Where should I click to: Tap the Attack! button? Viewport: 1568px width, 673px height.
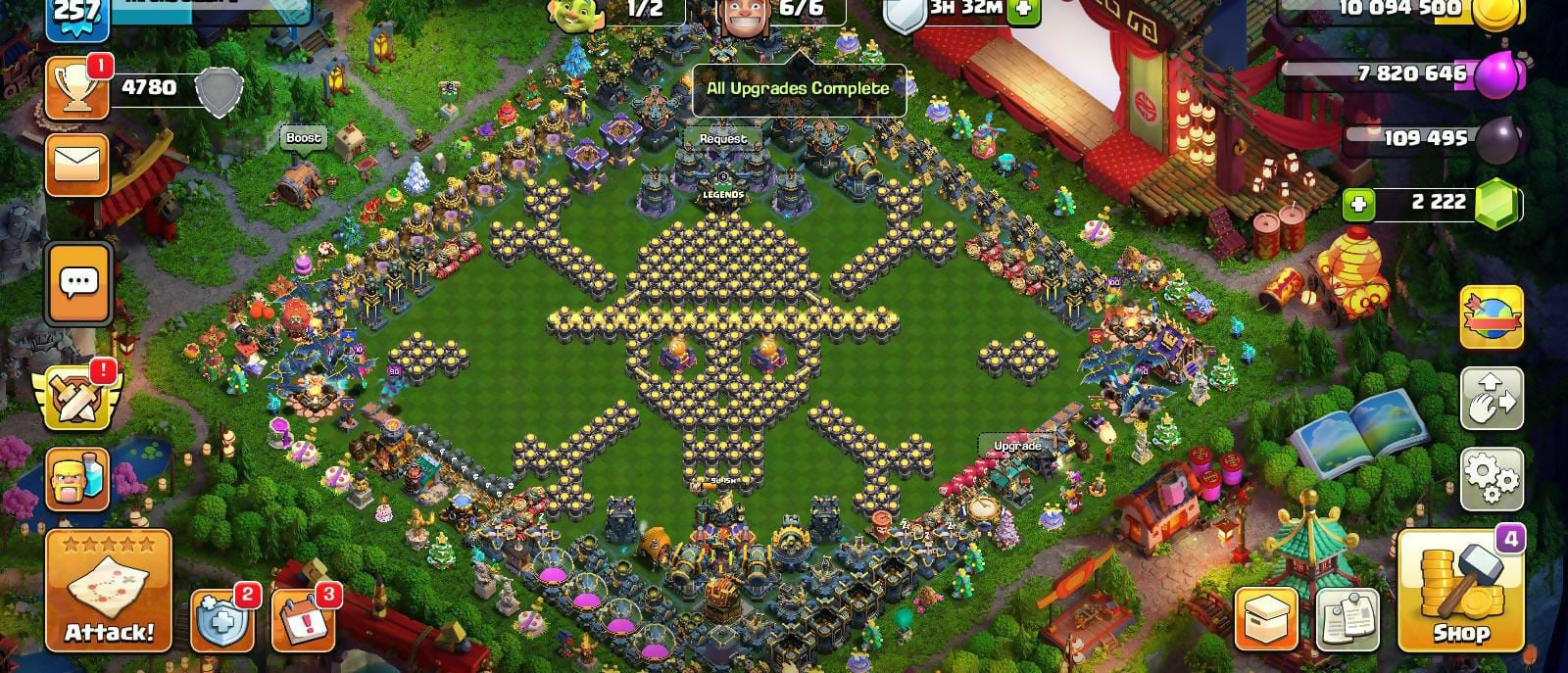pyautogui.click(x=108, y=592)
